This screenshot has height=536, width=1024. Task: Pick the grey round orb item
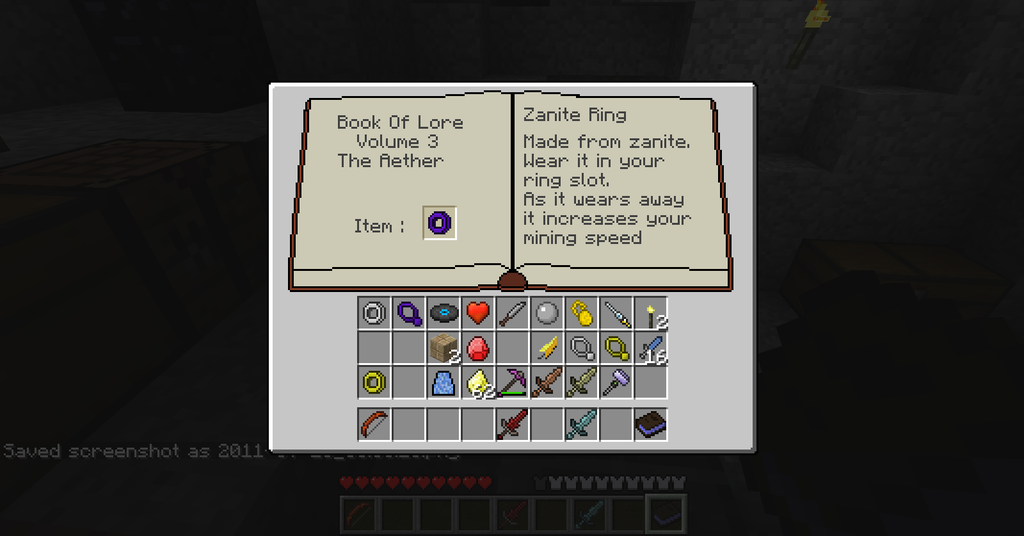coord(546,314)
